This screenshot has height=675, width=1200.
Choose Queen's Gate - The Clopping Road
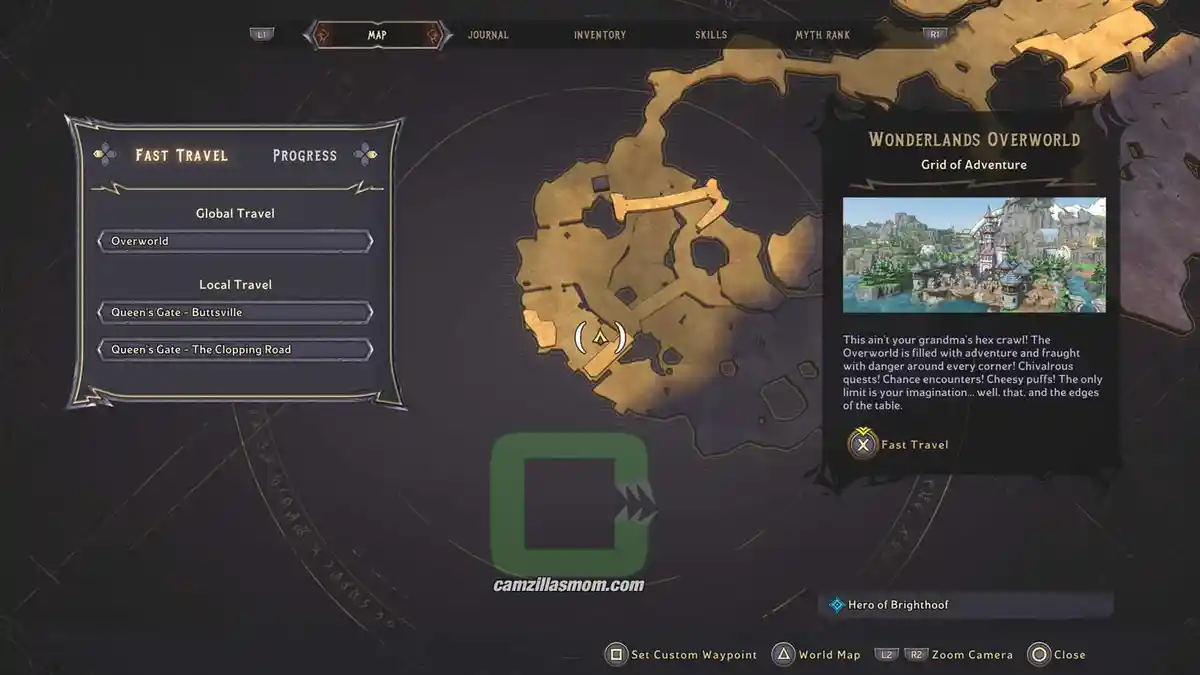(235, 350)
